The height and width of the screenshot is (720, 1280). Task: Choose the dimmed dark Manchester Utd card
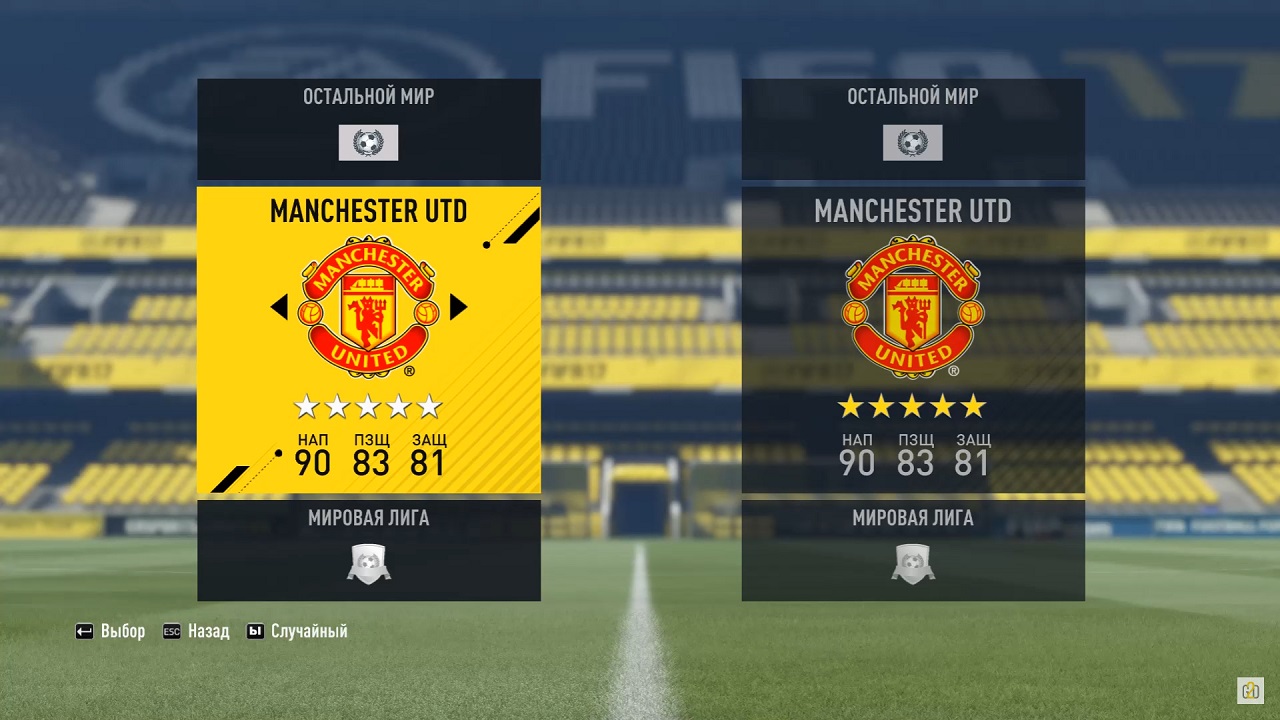[913, 340]
